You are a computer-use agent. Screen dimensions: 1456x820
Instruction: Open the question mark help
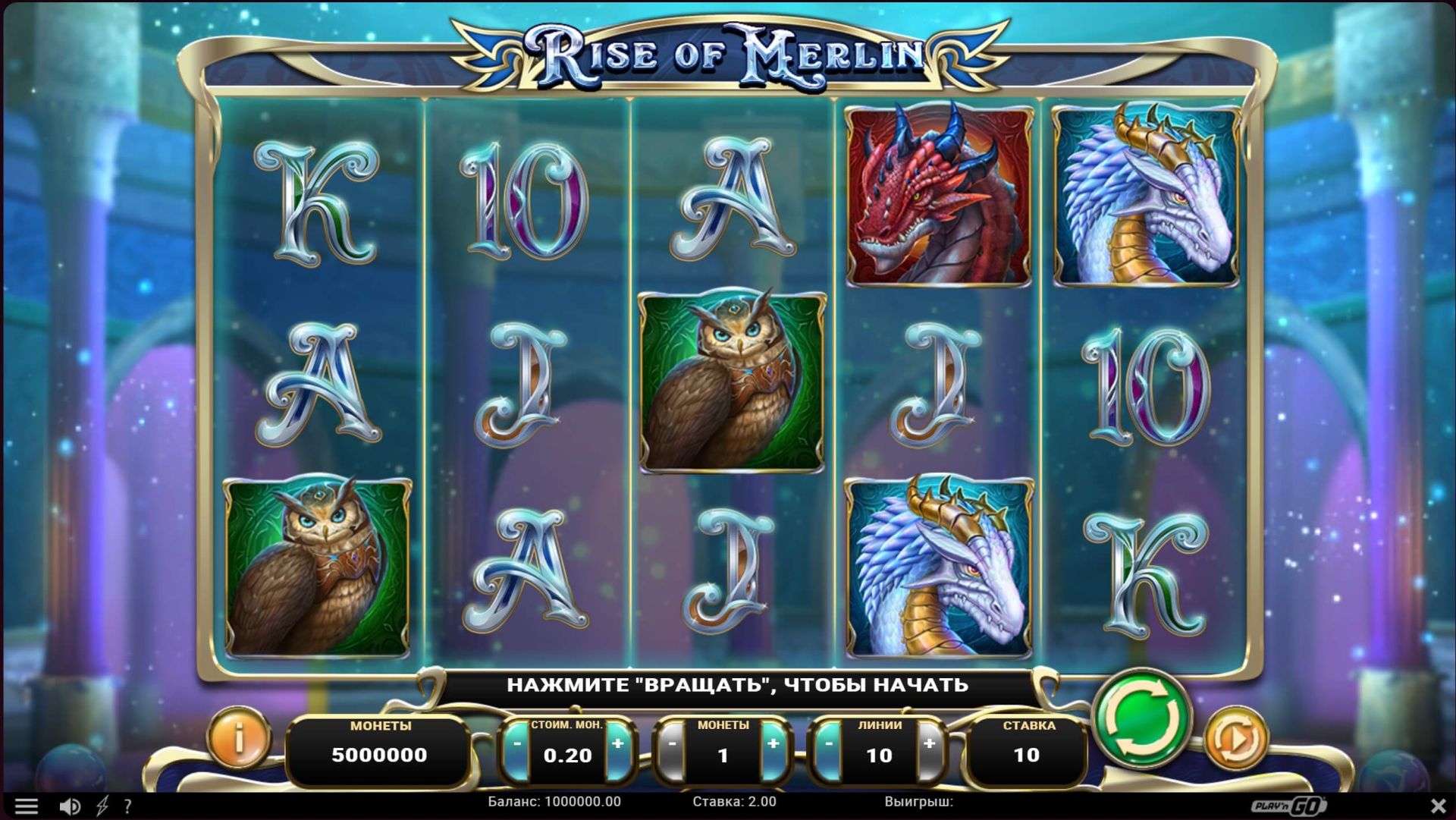[x=127, y=806]
